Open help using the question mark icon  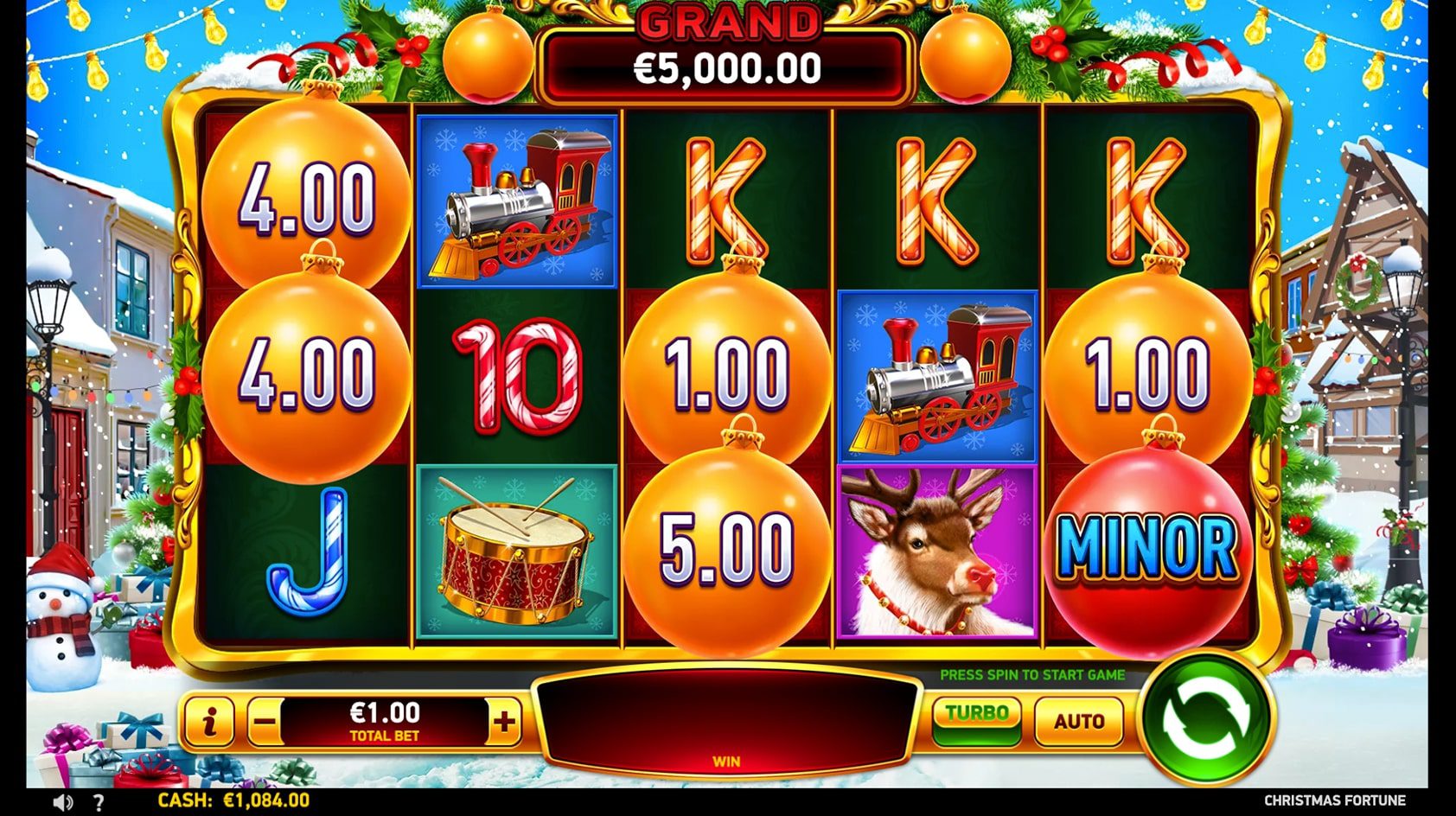point(98,800)
